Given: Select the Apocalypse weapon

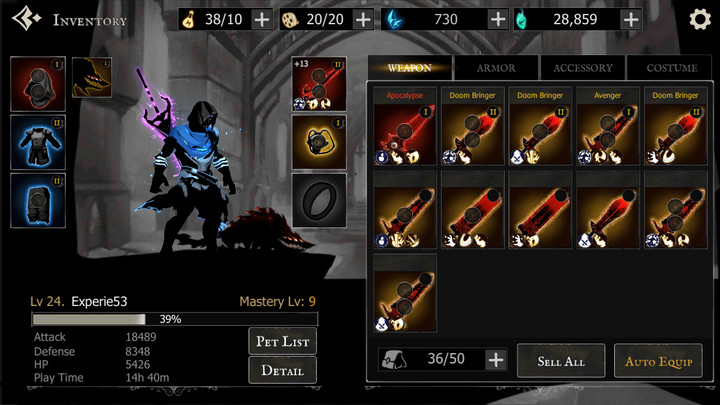Looking at the screenshot, I should click(405, 132).
